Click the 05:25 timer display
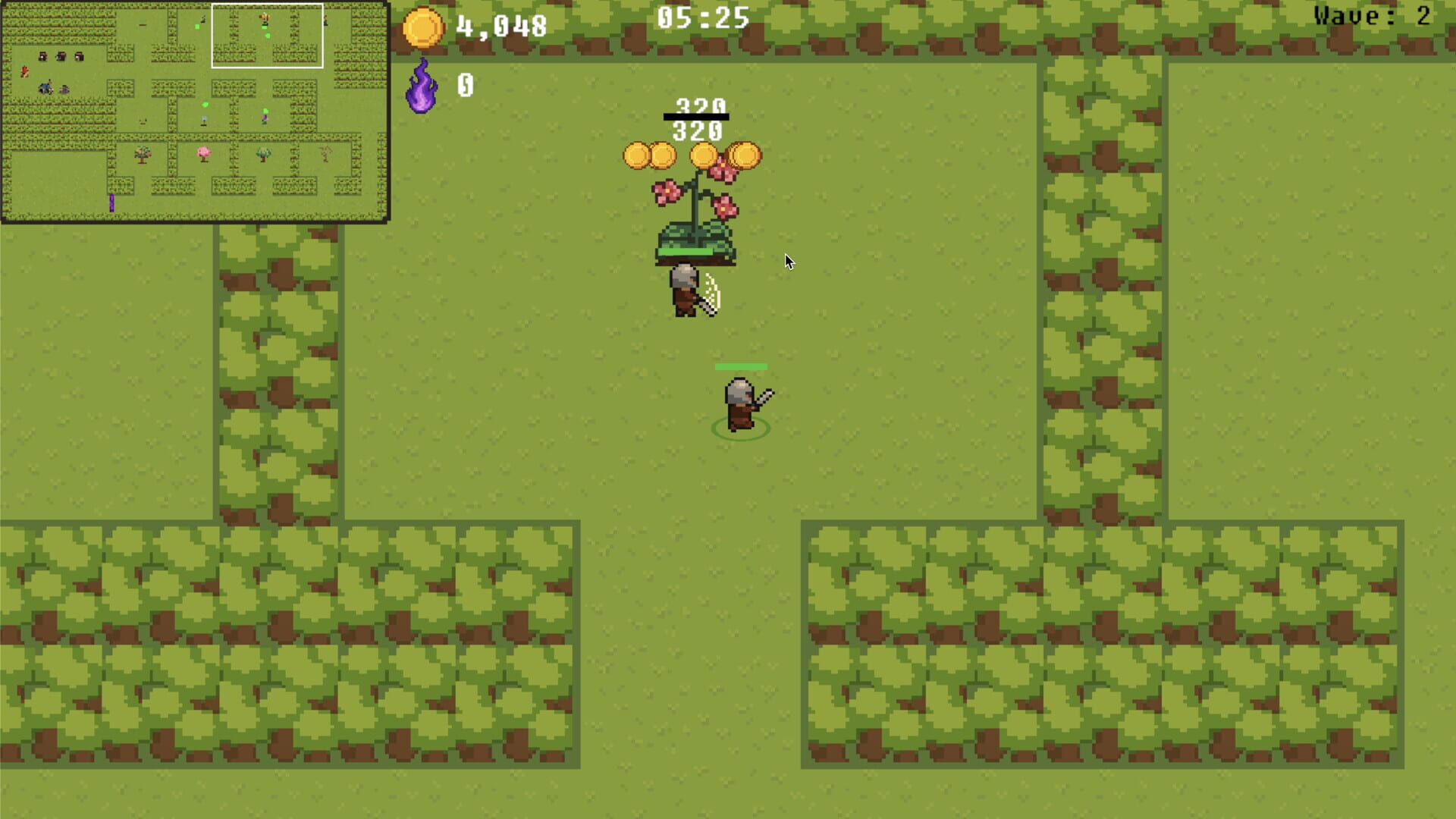The width and height of the screenshot is (1456, 819). tap(701, 17)
